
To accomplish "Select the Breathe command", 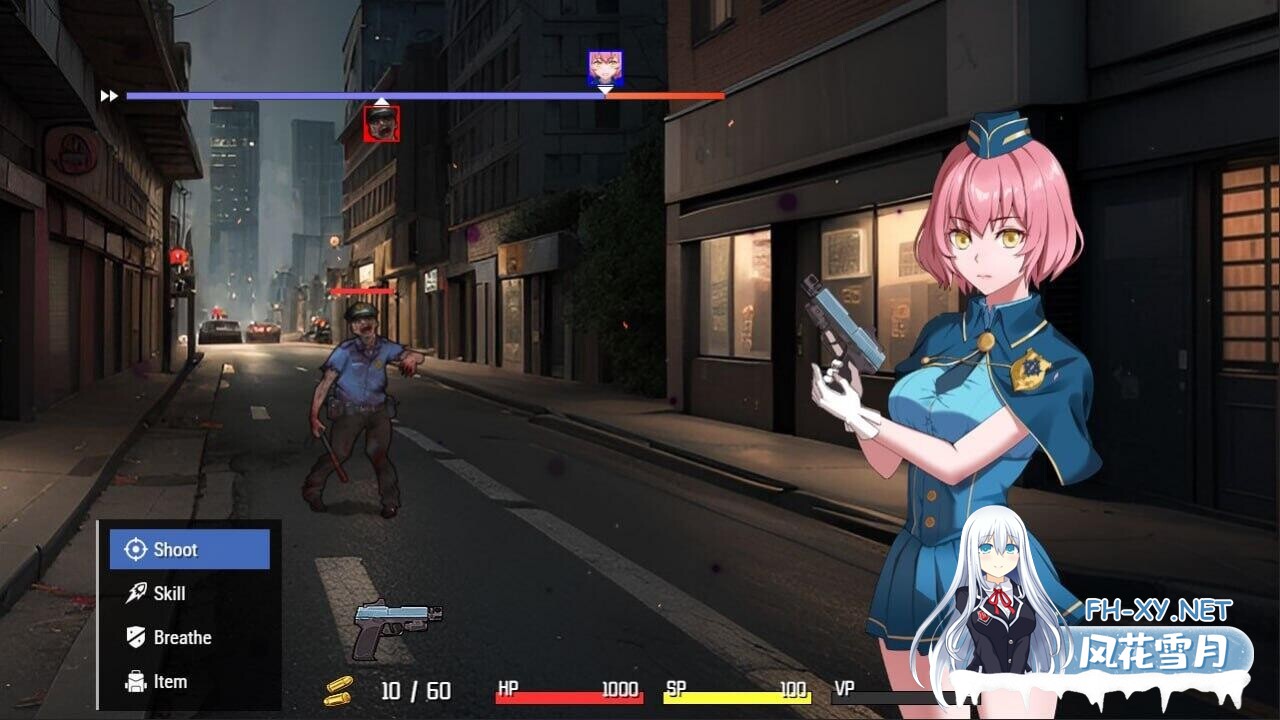I will [184, 637].
